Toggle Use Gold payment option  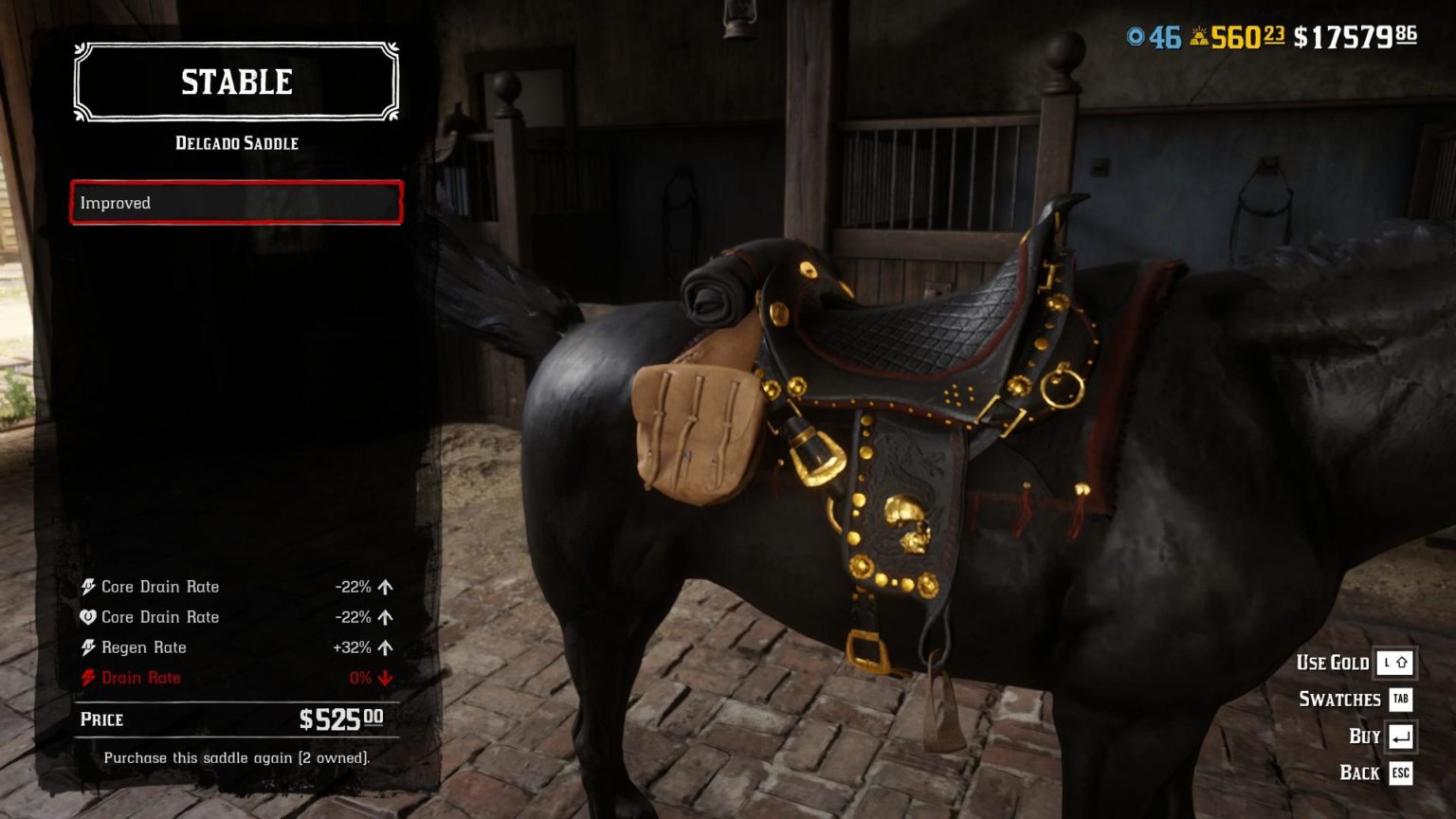[x=1332, y=664]
